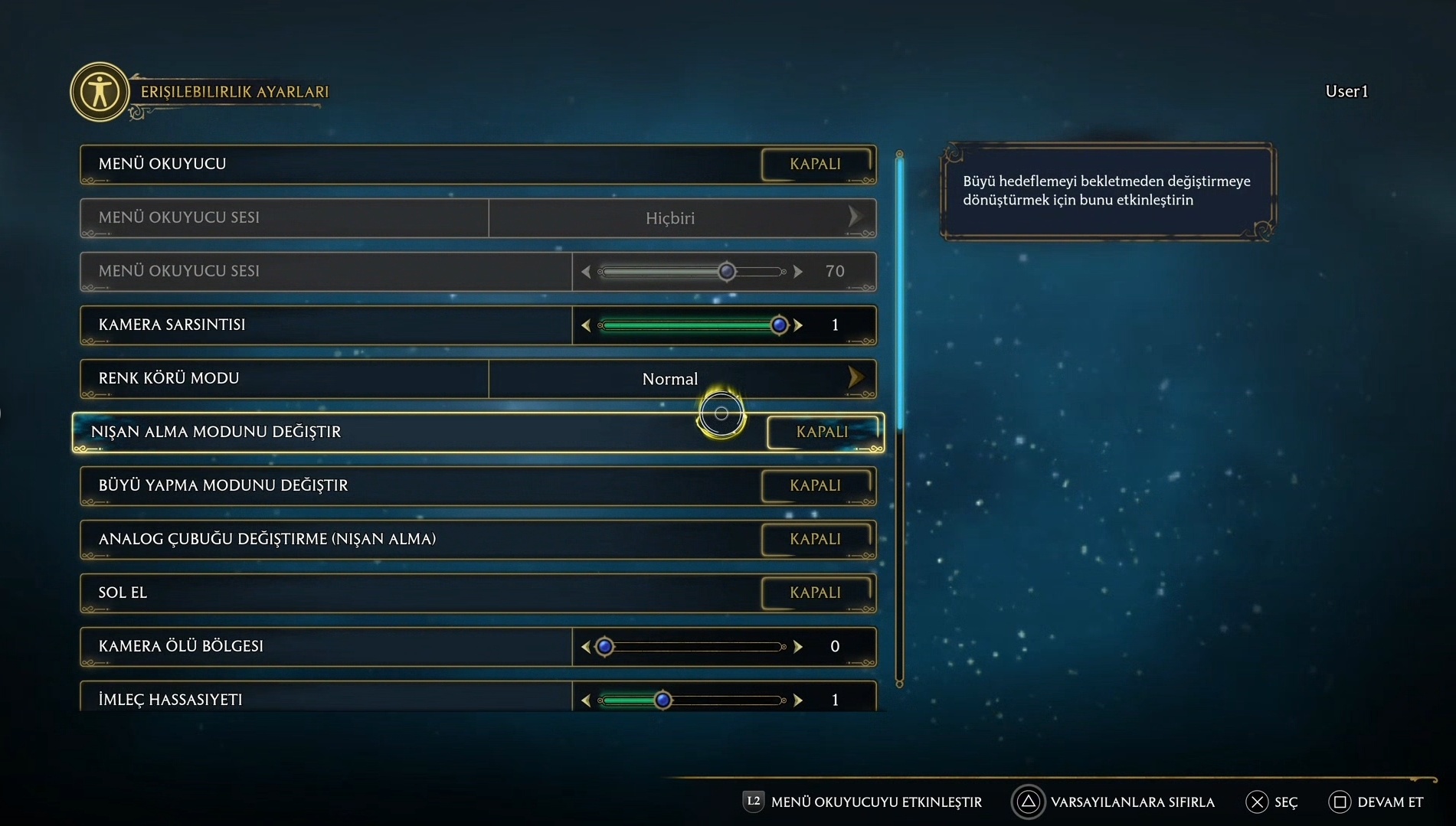Decrease Kamera Sarsıntısı with left arrow
Viewport: 1456px width, 826px height.
586,325
